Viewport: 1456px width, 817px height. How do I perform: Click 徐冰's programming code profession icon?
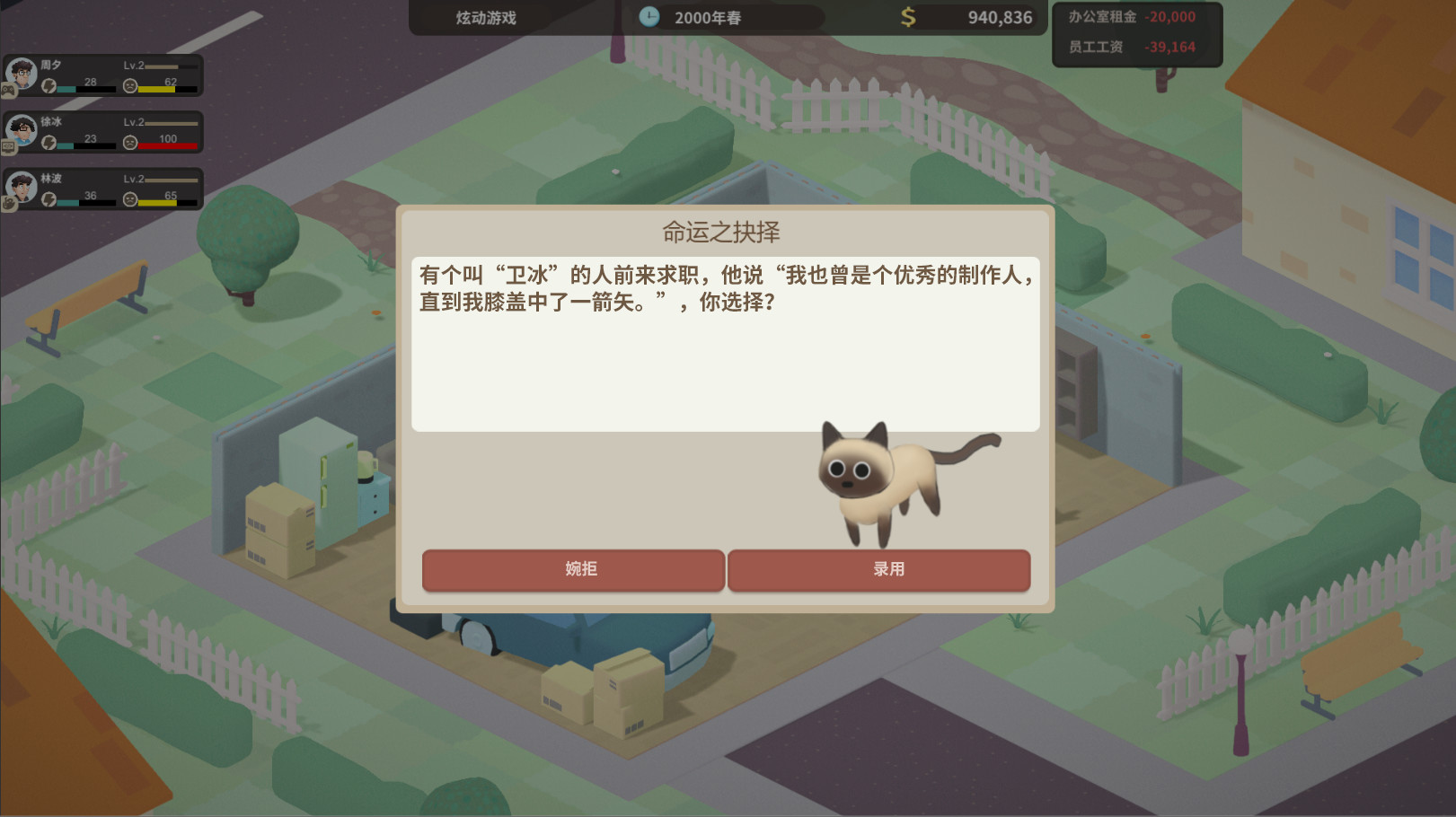click(x=8, y=145)
